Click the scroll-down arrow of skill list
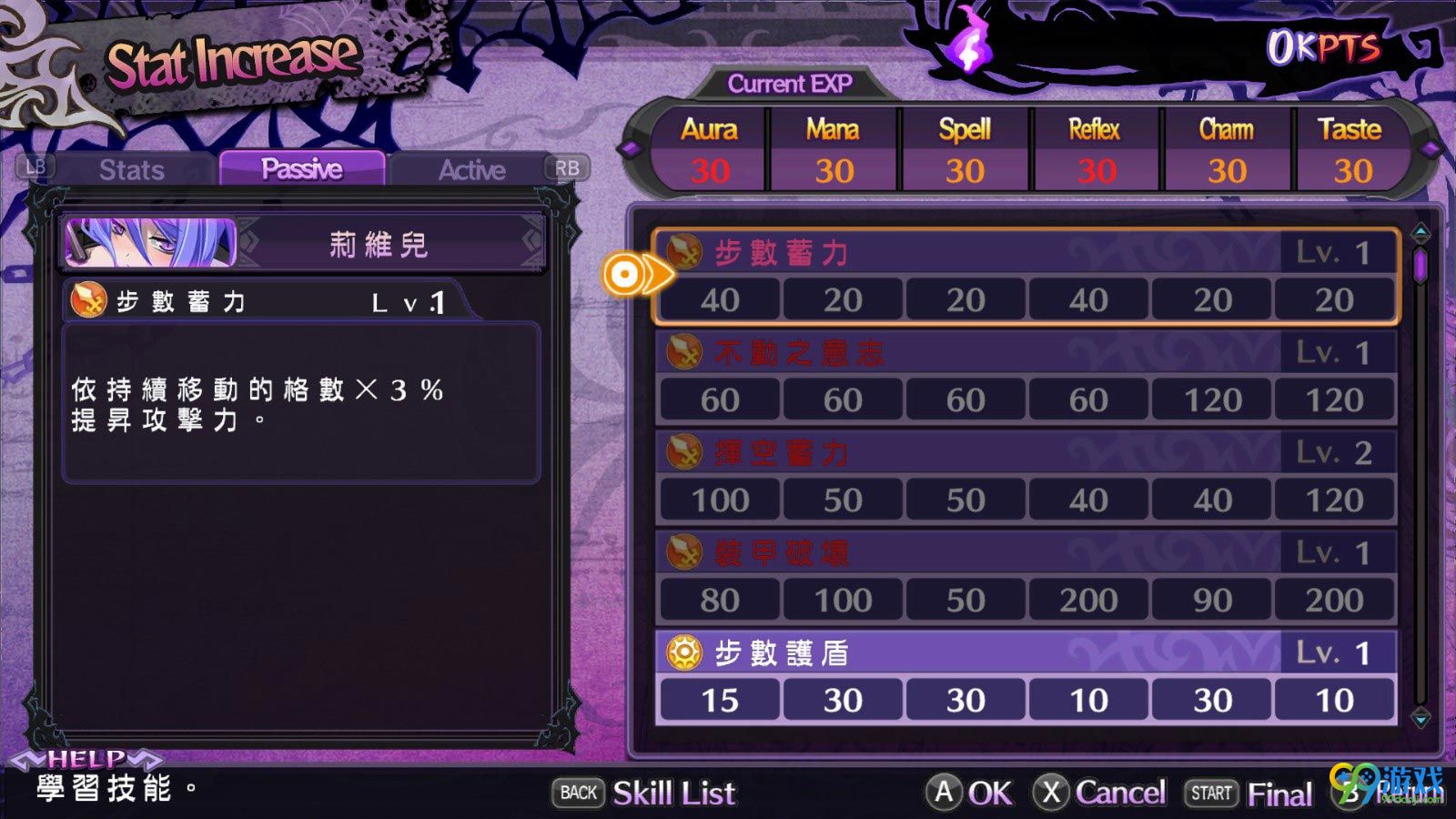The image size is (1456, 819). click(x=1421, y=718)
